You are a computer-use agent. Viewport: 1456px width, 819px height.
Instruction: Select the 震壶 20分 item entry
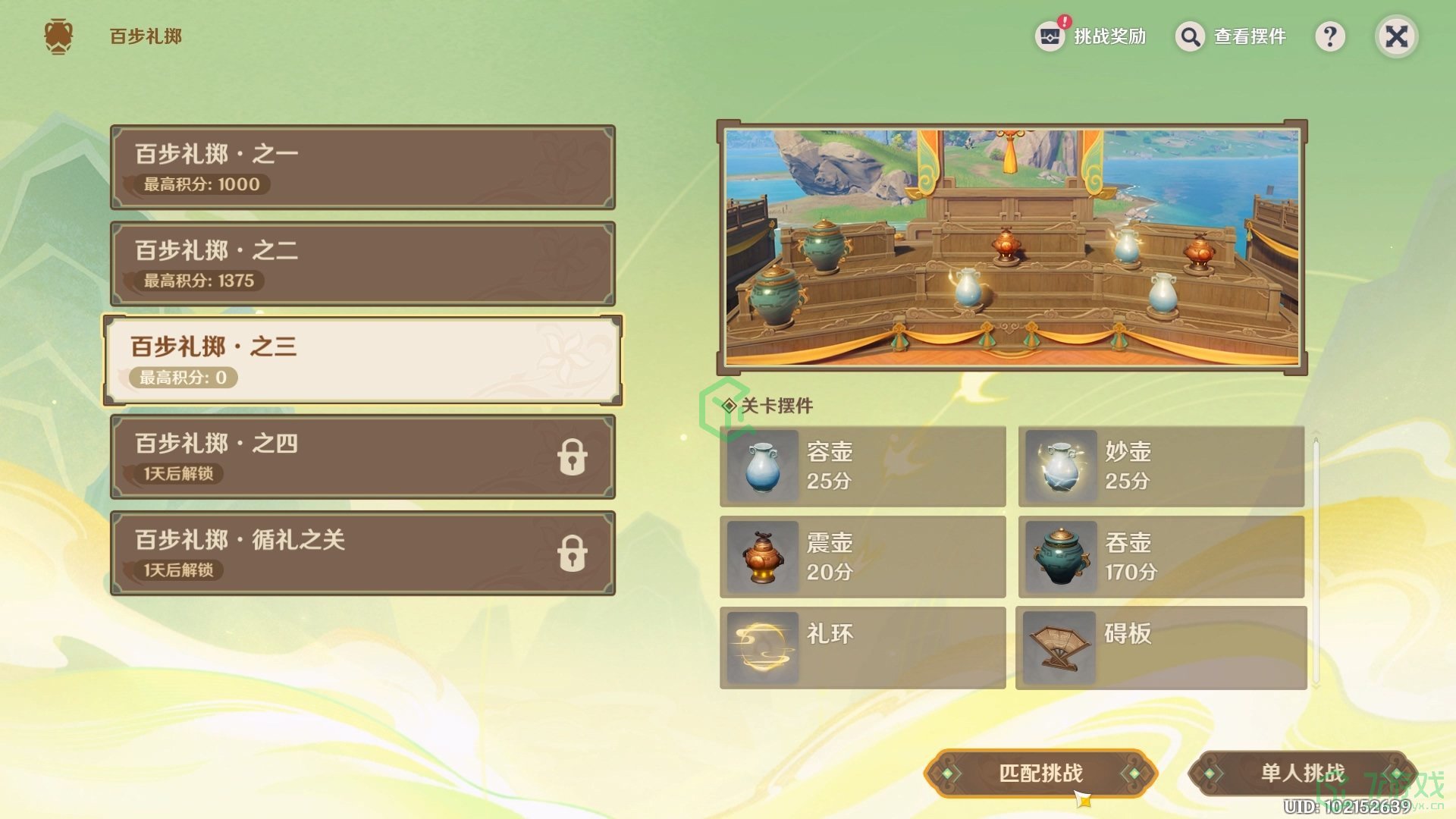pyautogui.click(x=863, y=557)
